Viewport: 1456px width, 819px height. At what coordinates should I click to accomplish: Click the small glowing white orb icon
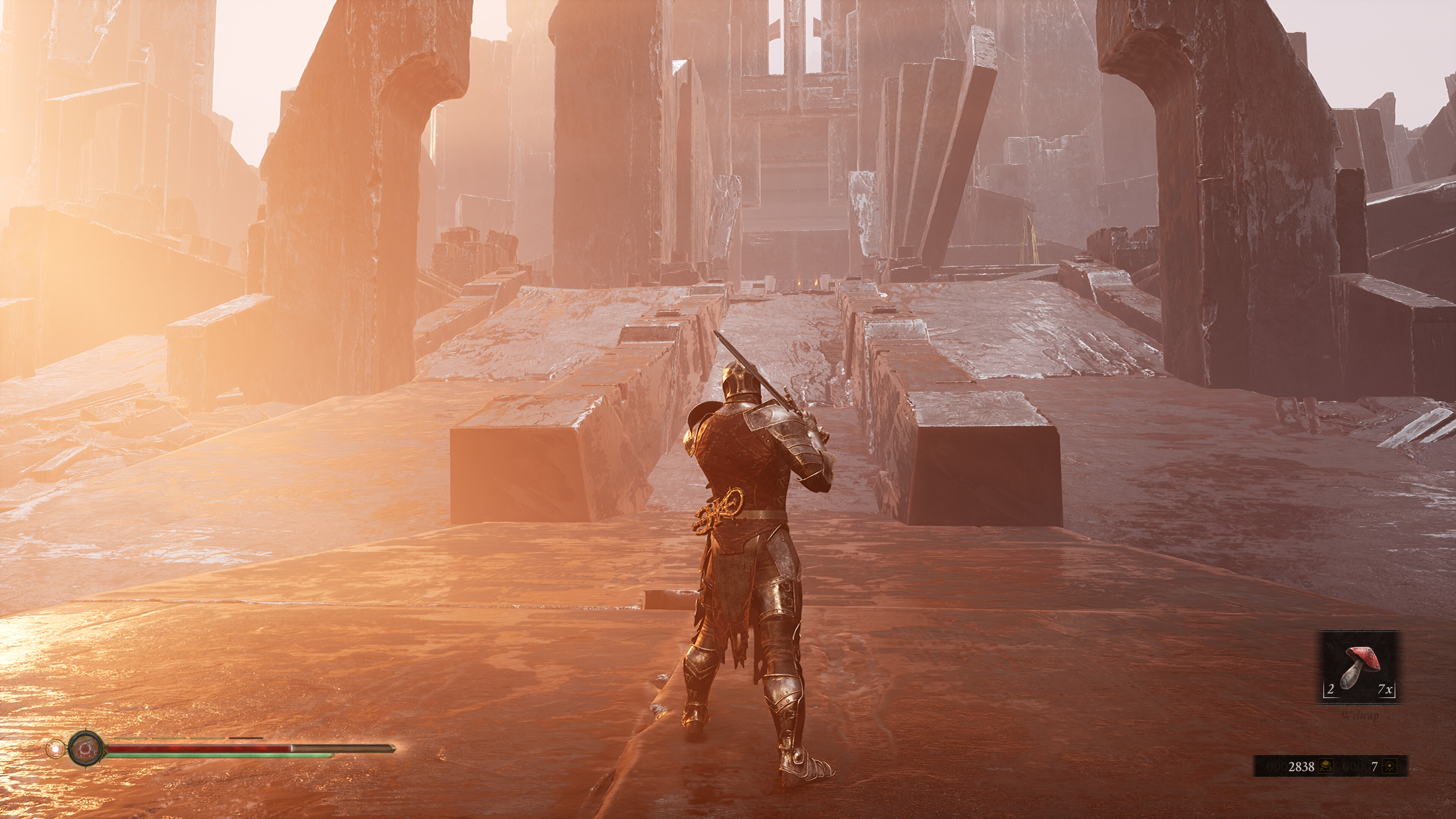pyautogui.click(x=55, y=750)
